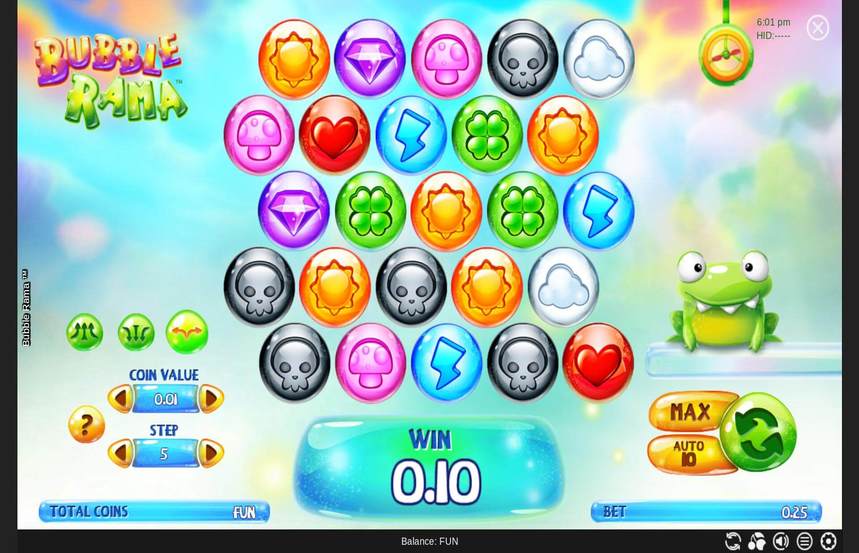859x553 pixels.
Task: Select the sideways arrows green bubble
Action: (187, 332)
